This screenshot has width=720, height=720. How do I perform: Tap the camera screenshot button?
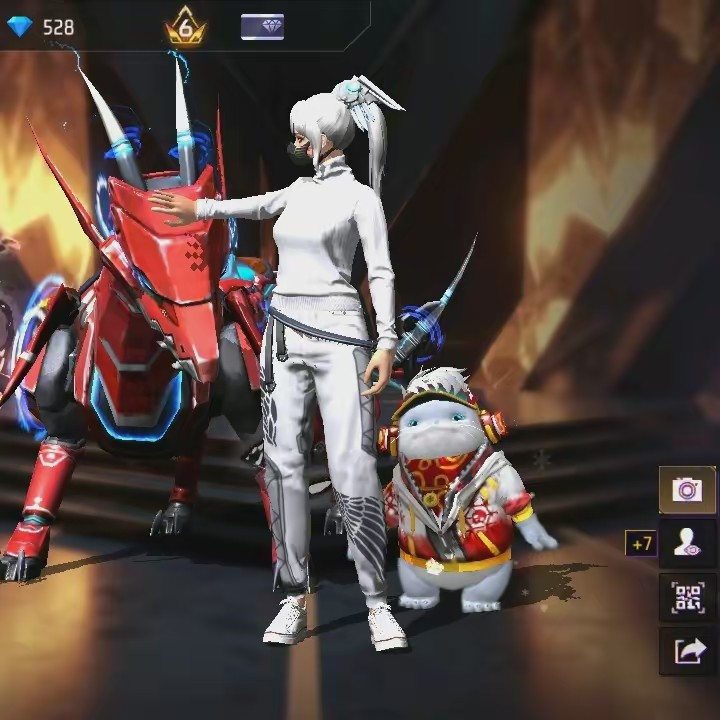[686, 490]
